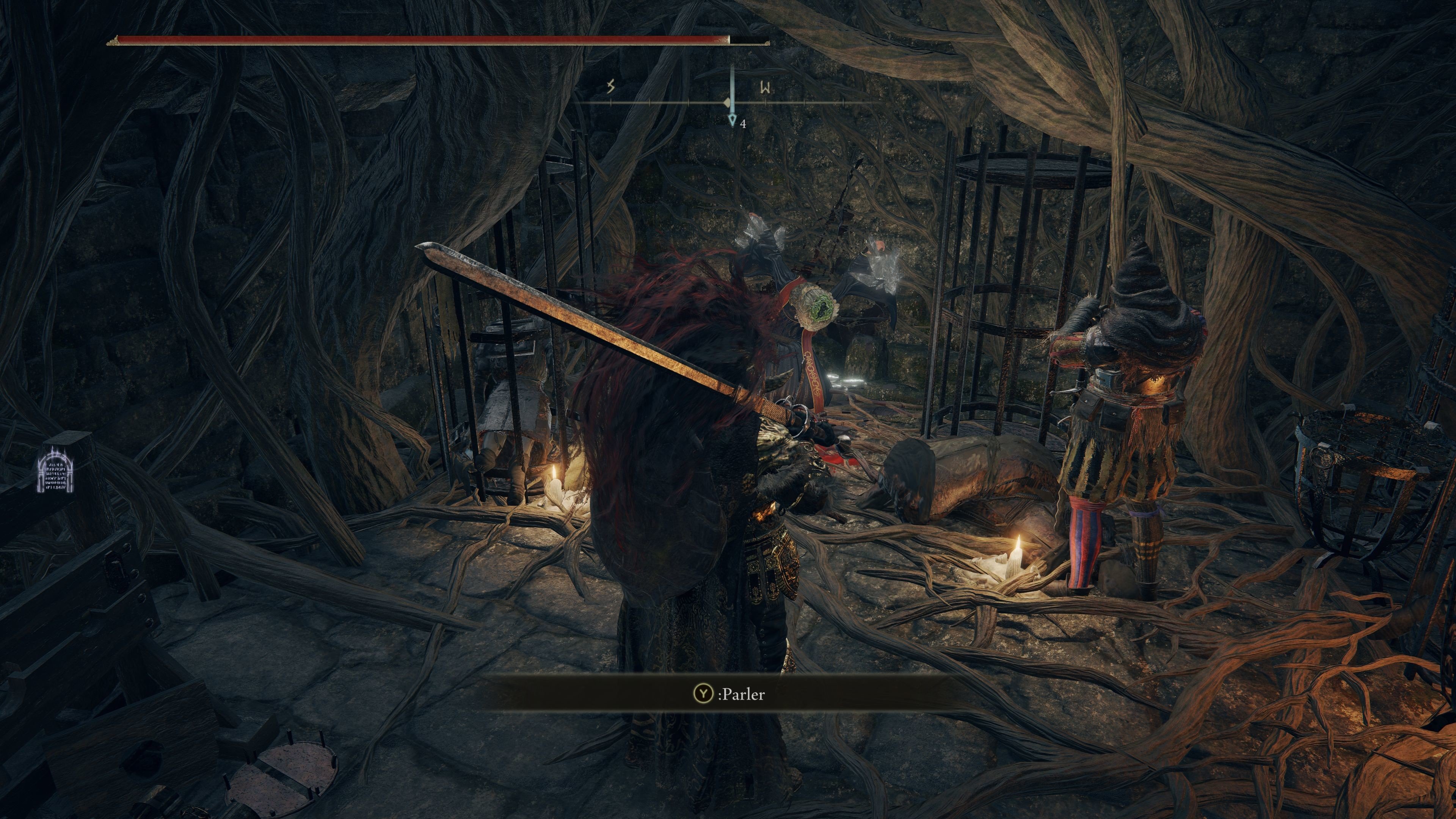The height and width of the screenshot is (819, 1456).
Task: Select the blue beacon marker on the compass
Action: (733, 119)
